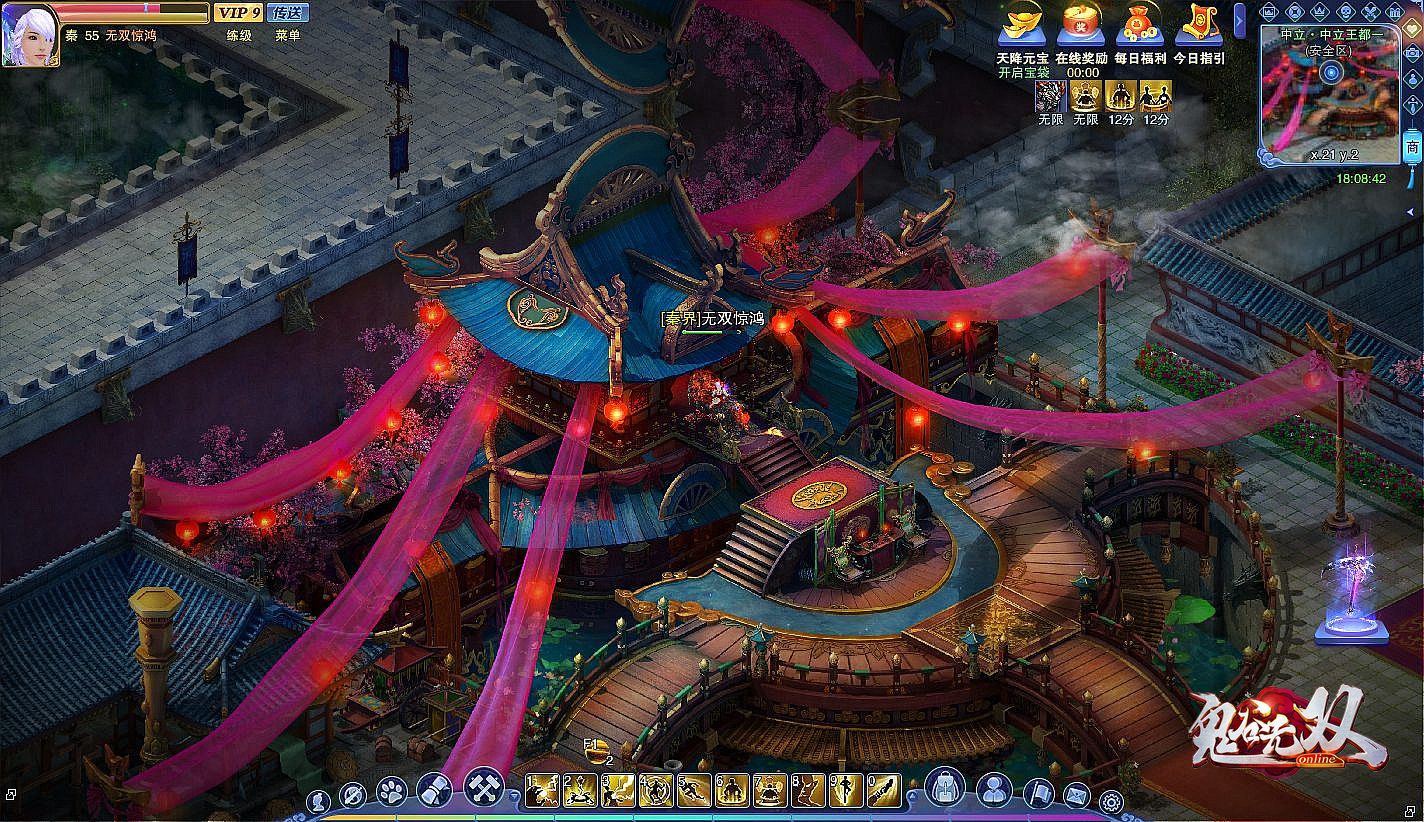Open the 商 shop lantern button

1412,146
